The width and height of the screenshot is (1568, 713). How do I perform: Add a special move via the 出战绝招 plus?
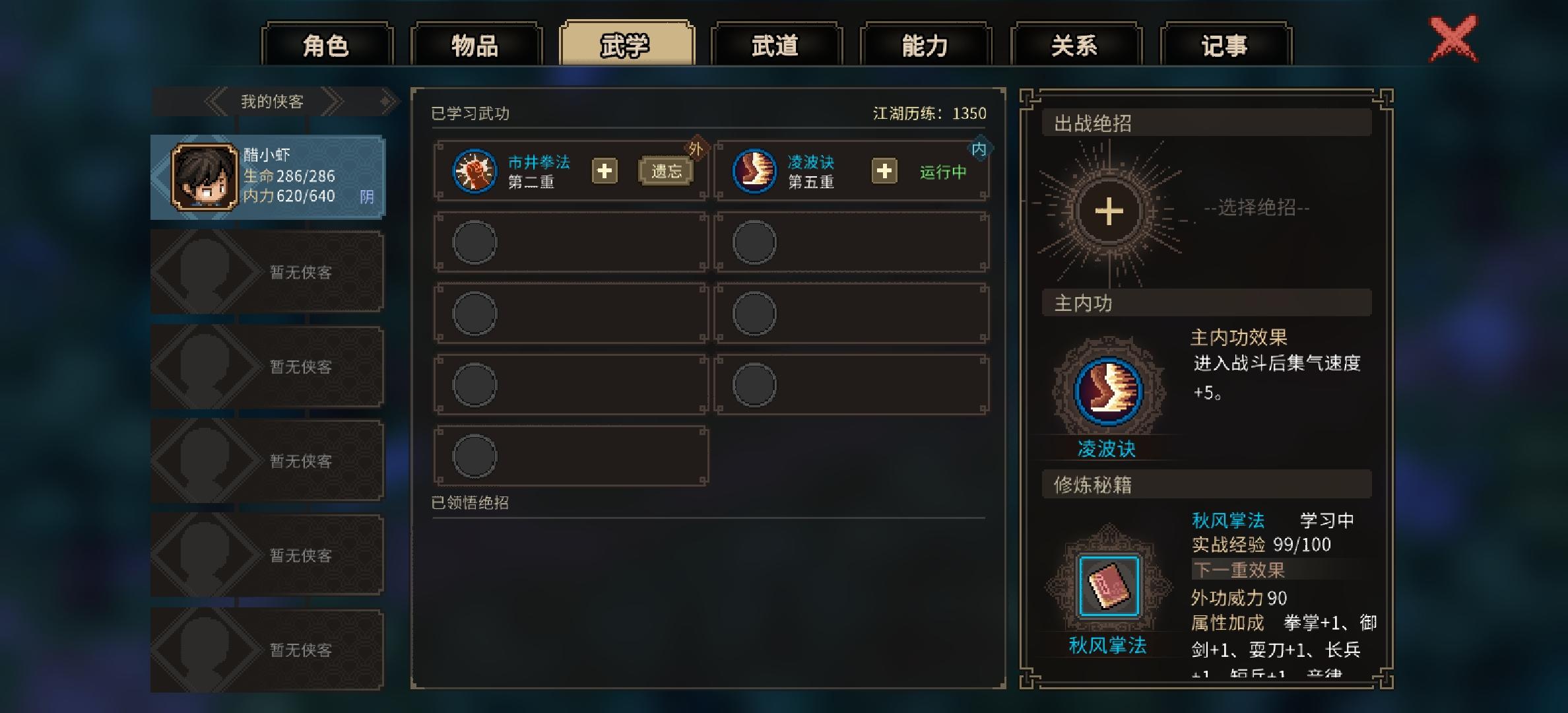[1111, 210]
